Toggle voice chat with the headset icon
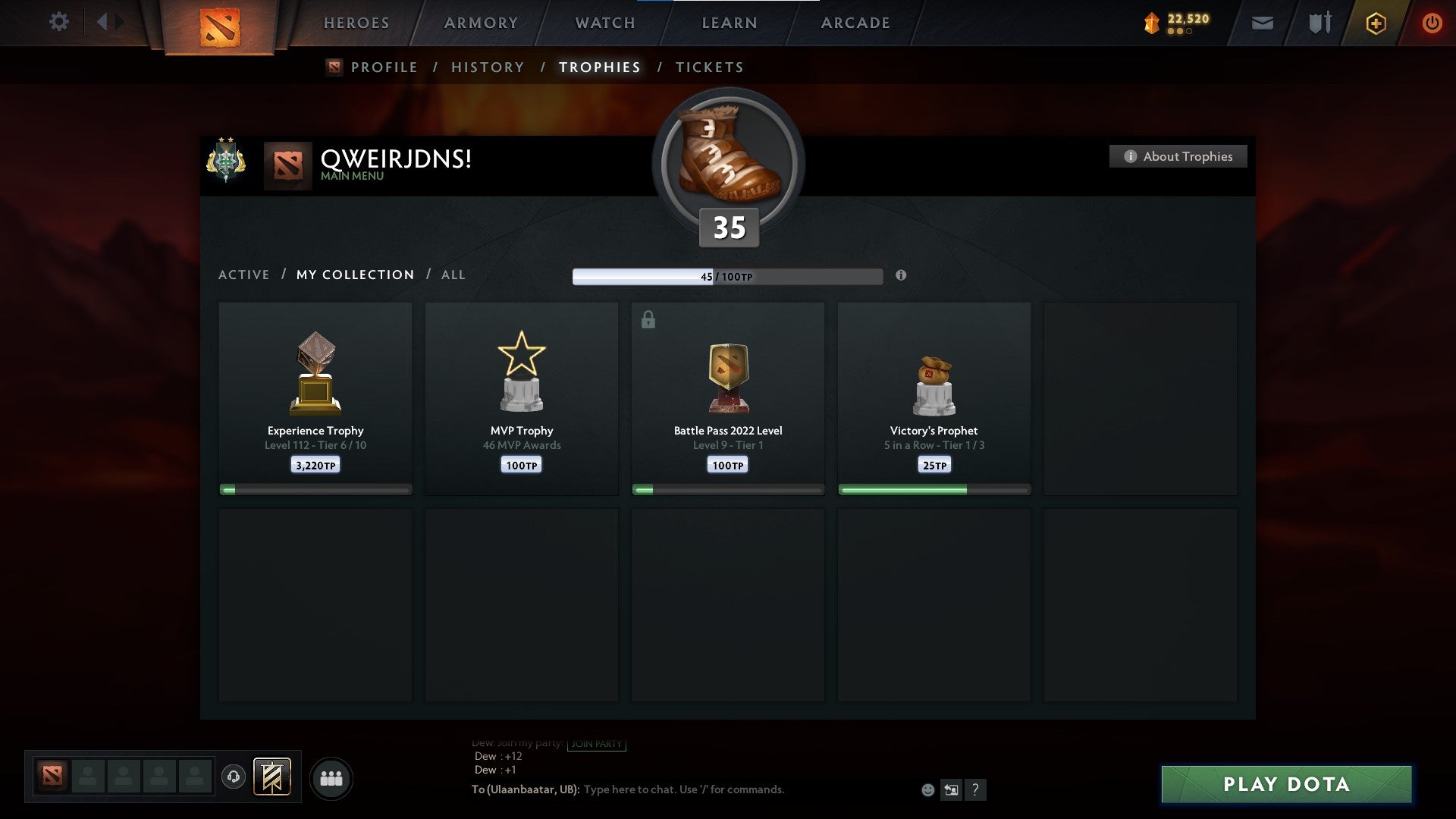The image size is (1456, 819). point(234,777)
